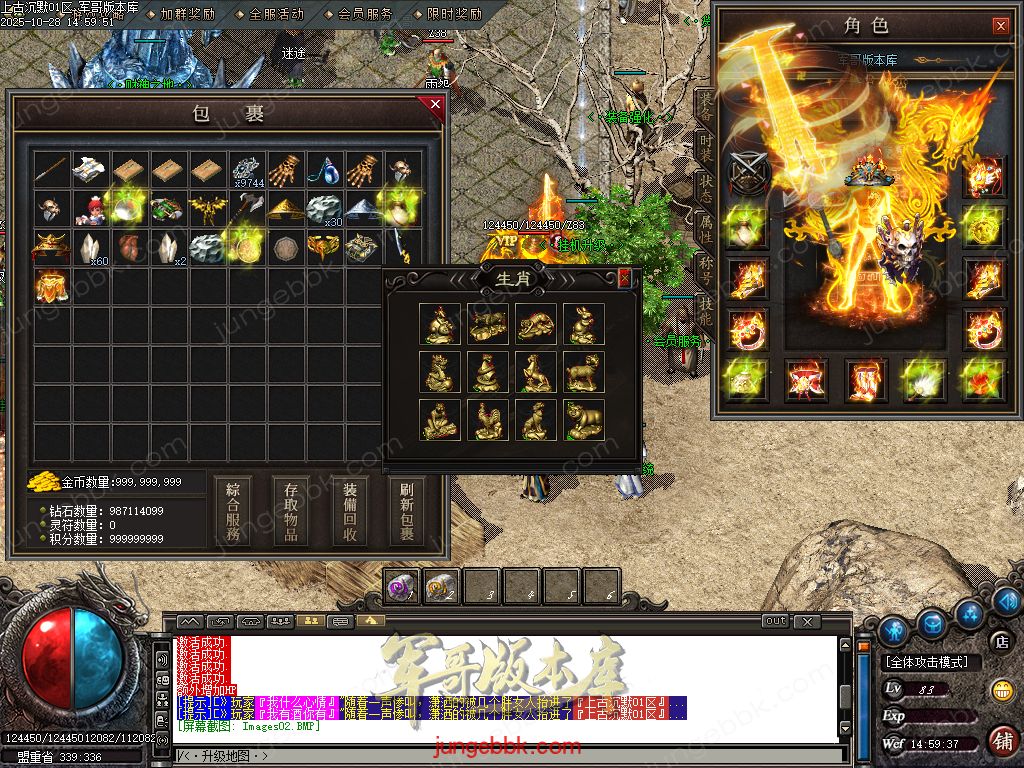Image resolution: width=1024 pixels, height=768 pixels.
Task: Close the 角色 character panel
Action: [x=1000, y=26]
